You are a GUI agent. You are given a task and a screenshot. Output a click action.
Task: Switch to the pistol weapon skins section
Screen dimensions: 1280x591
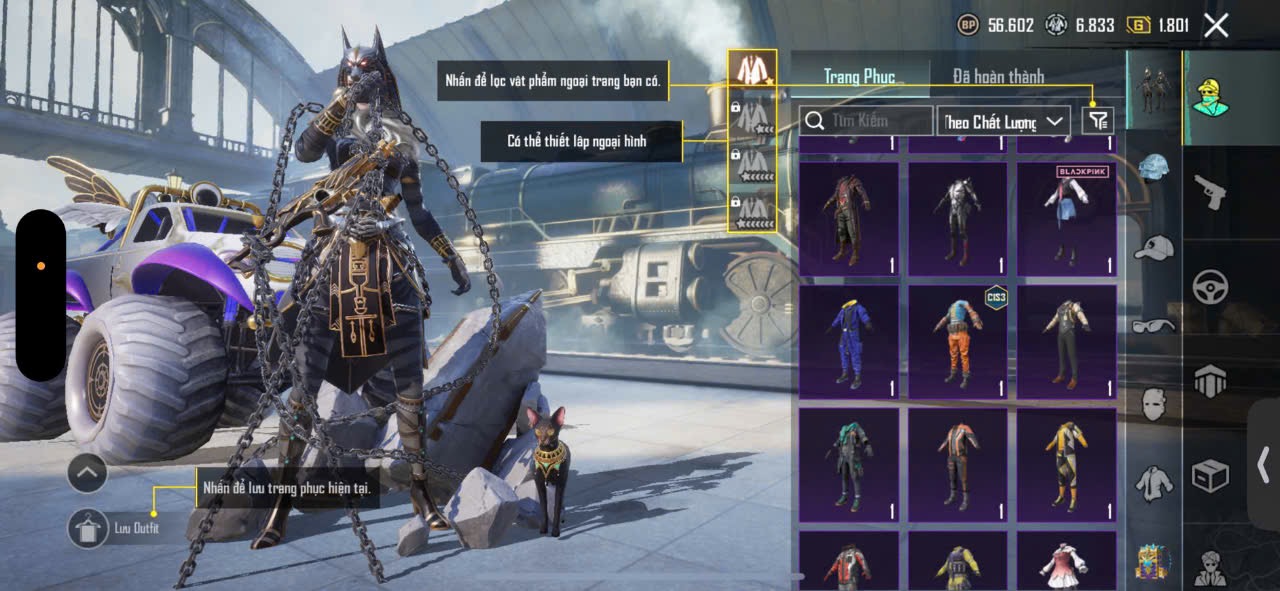[x=1210, y=191]
